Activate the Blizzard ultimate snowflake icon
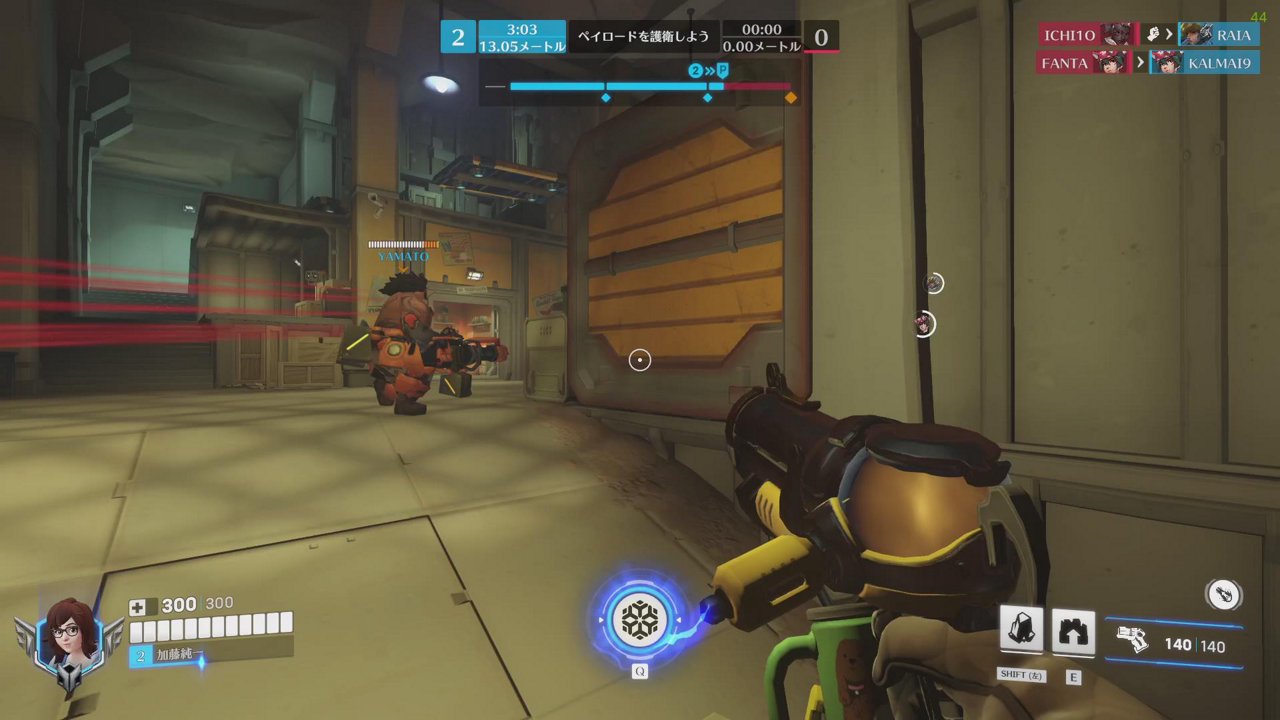This screenshot has height=720, width=1280. pos(639,620)
